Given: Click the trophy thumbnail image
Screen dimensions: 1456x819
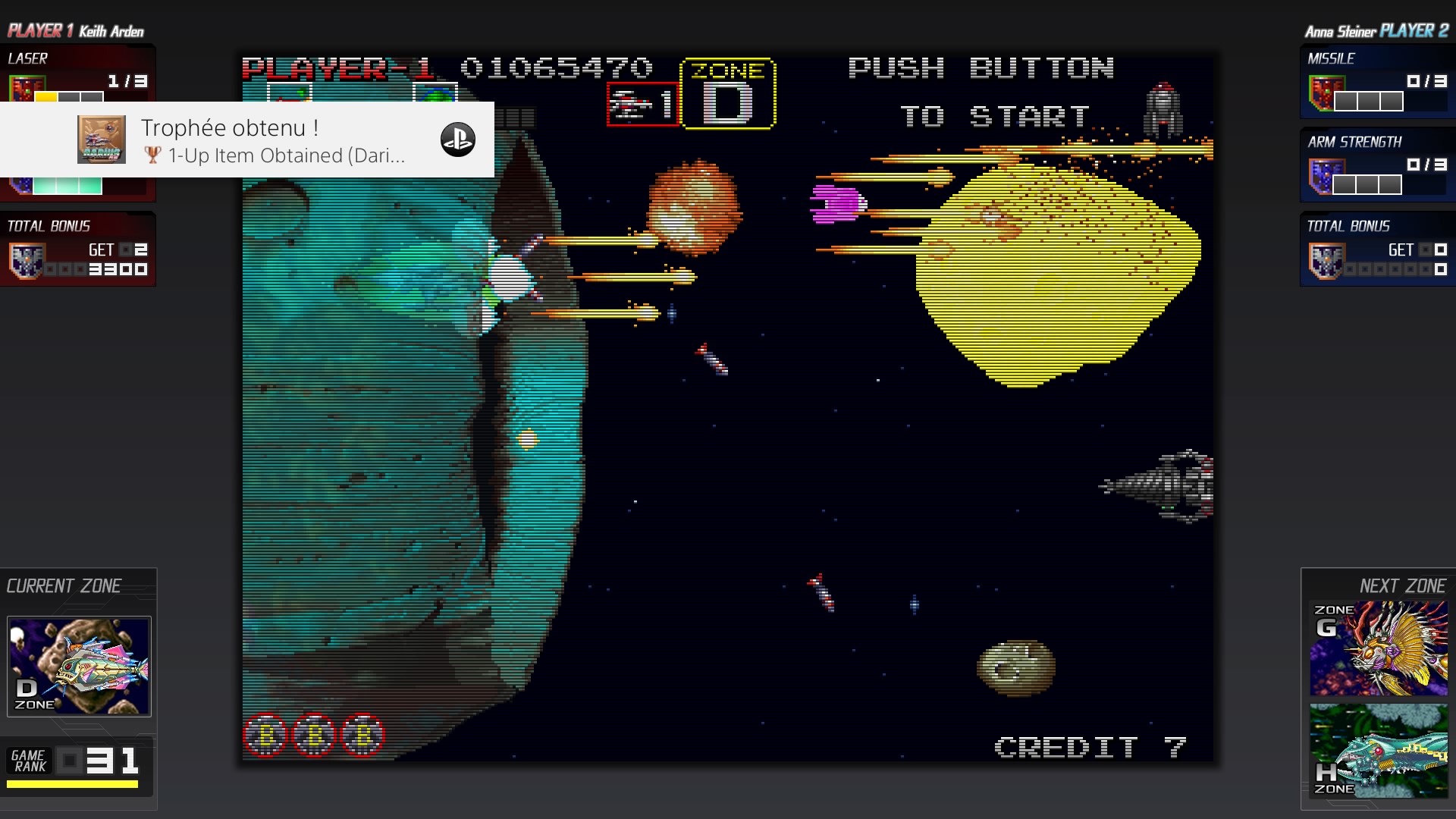Looking at the screenshot, I should (x=102, y=140).
